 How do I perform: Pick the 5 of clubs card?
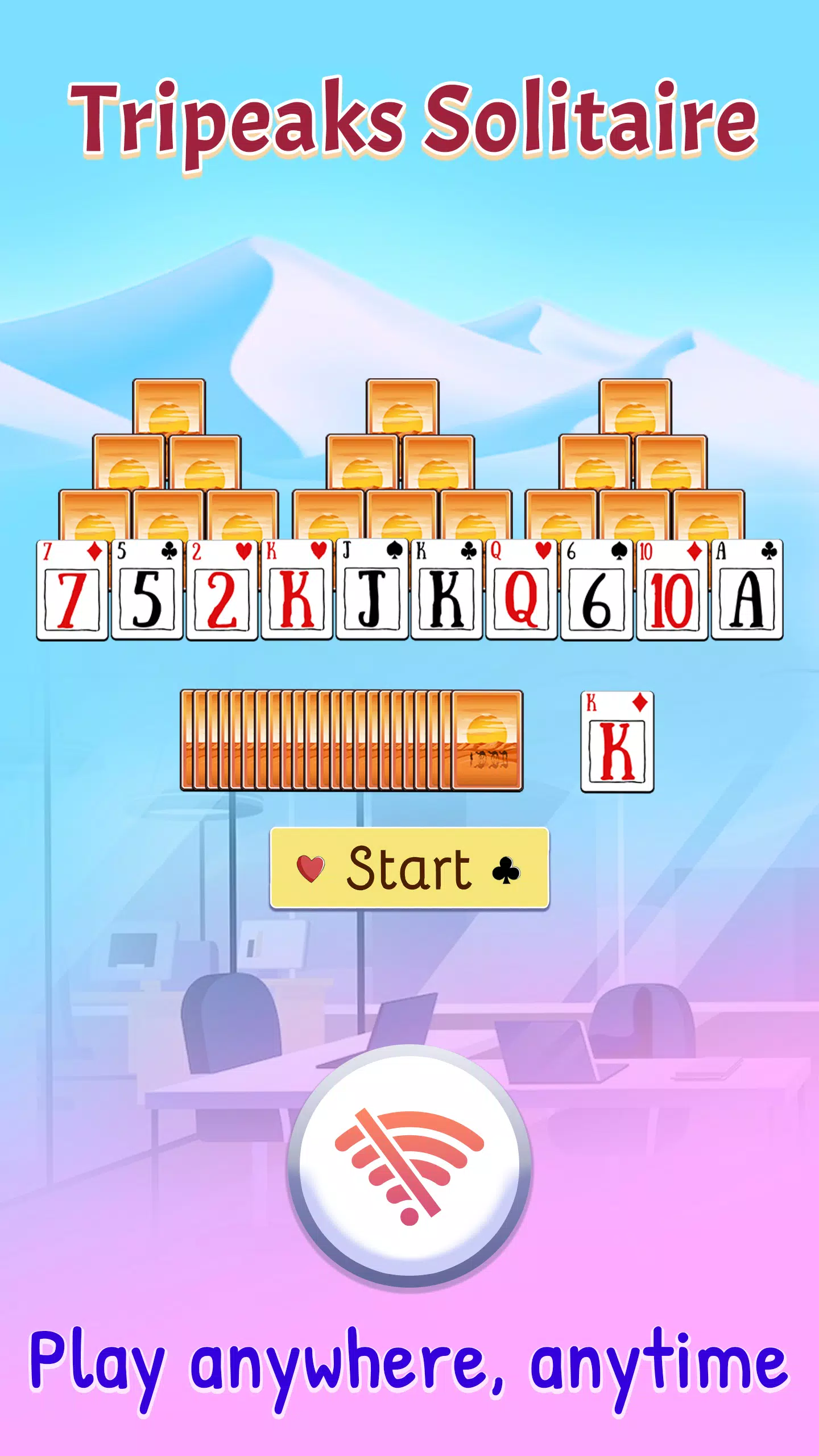[147, 590]
